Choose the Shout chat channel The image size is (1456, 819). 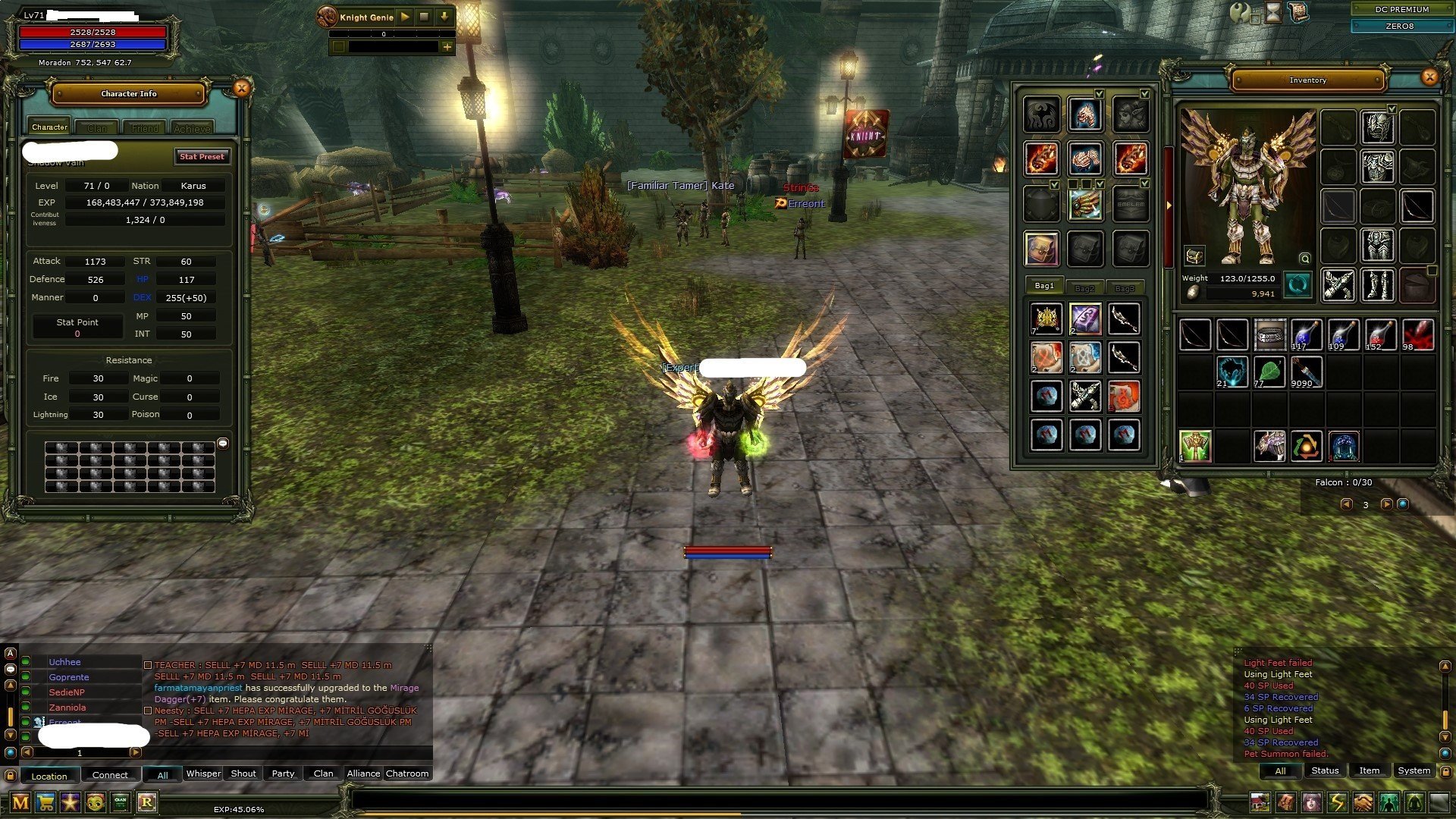point(243,773)
